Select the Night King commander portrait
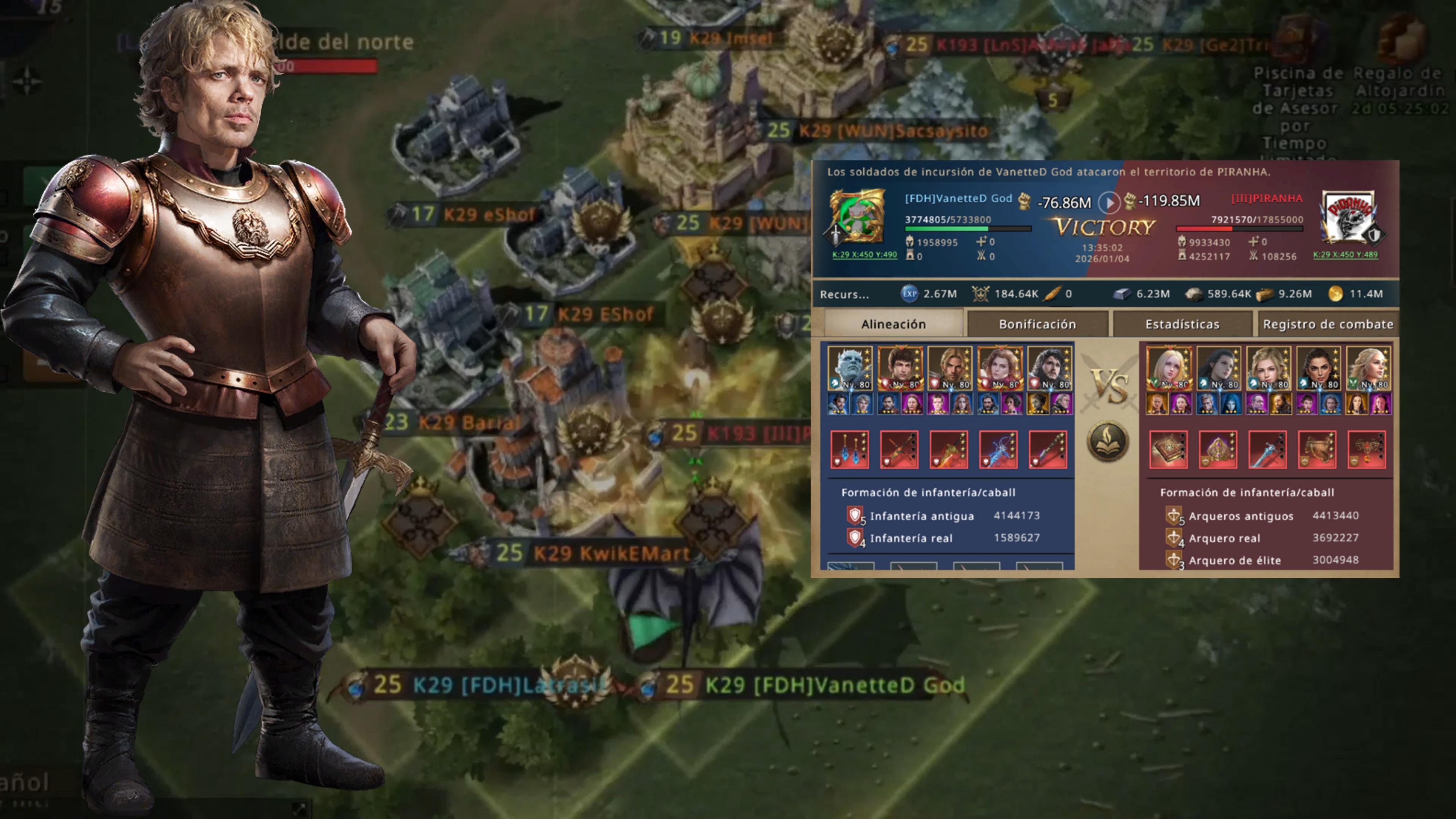1456x819 pixels. [850, 368]
